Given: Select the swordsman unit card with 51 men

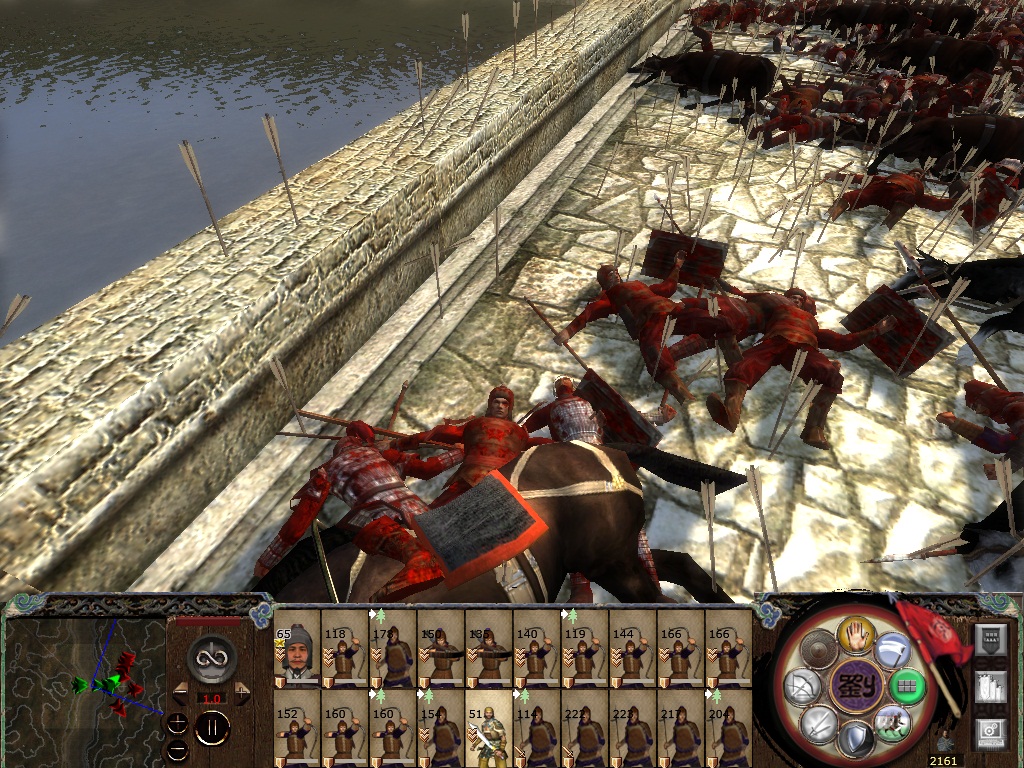Looking at the screenshot, I should [488, 728].
